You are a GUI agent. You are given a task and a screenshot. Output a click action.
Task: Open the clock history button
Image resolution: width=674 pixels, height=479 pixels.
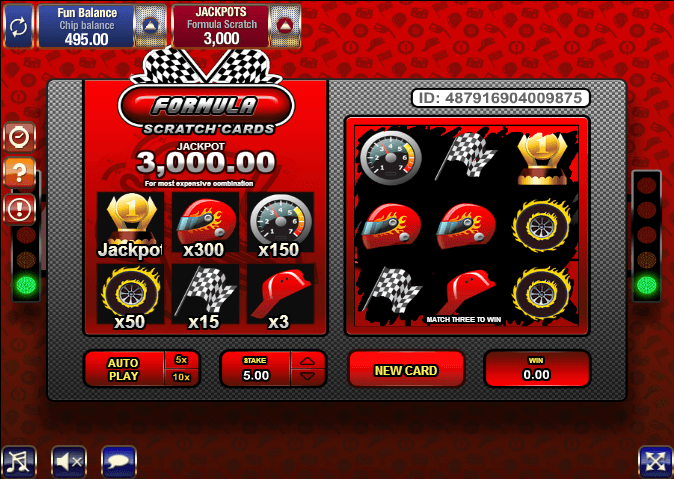(x=20, y=137)
